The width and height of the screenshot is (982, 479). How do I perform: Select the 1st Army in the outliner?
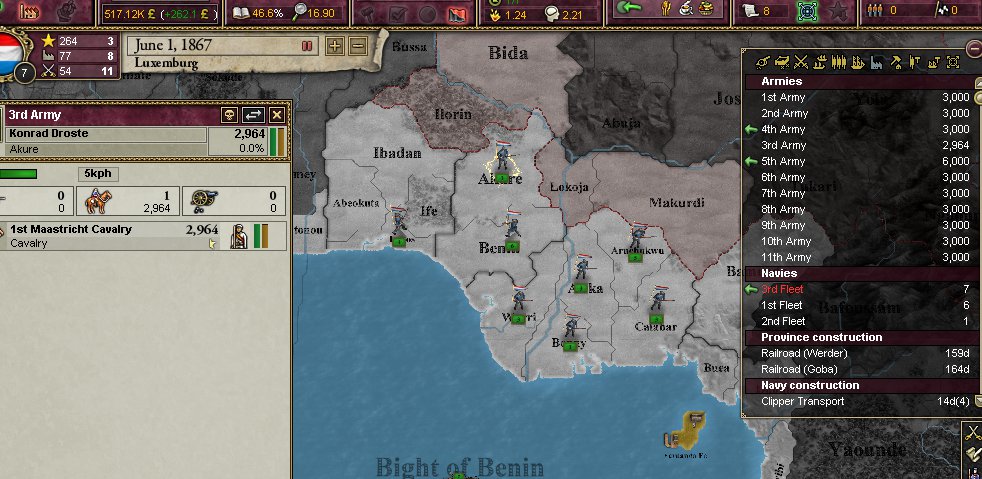[x=784, y=97]
